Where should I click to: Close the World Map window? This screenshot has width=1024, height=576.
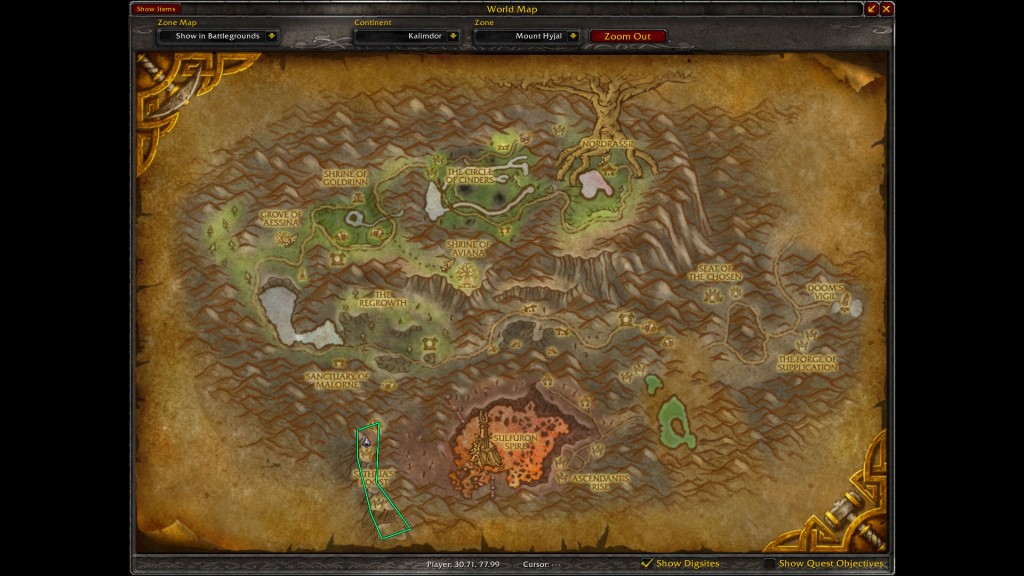887,9
